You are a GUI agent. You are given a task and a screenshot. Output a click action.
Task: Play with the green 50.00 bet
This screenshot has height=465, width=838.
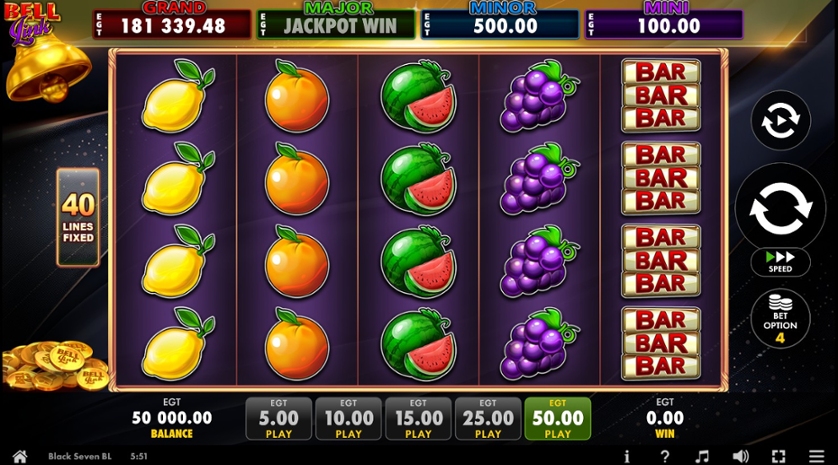(x=558, y=419)
